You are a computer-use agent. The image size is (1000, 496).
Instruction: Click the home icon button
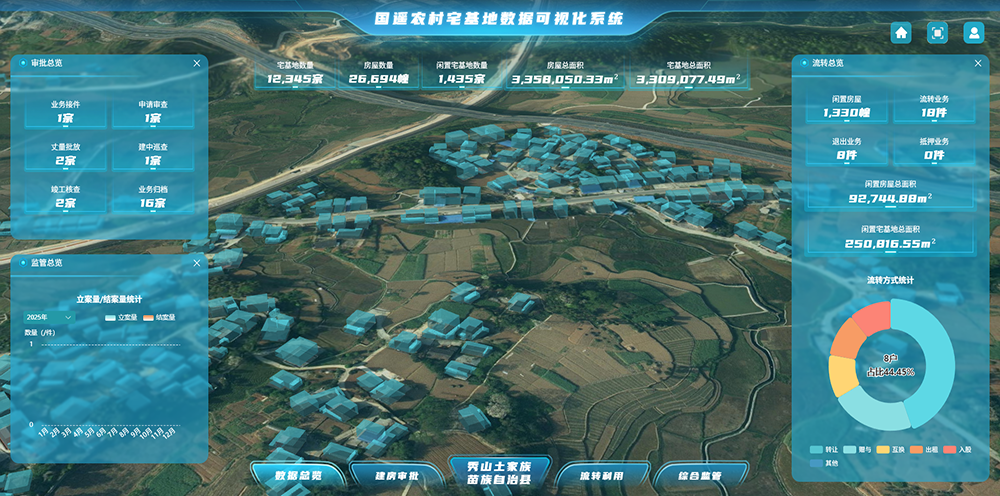(x=901, y=33)
